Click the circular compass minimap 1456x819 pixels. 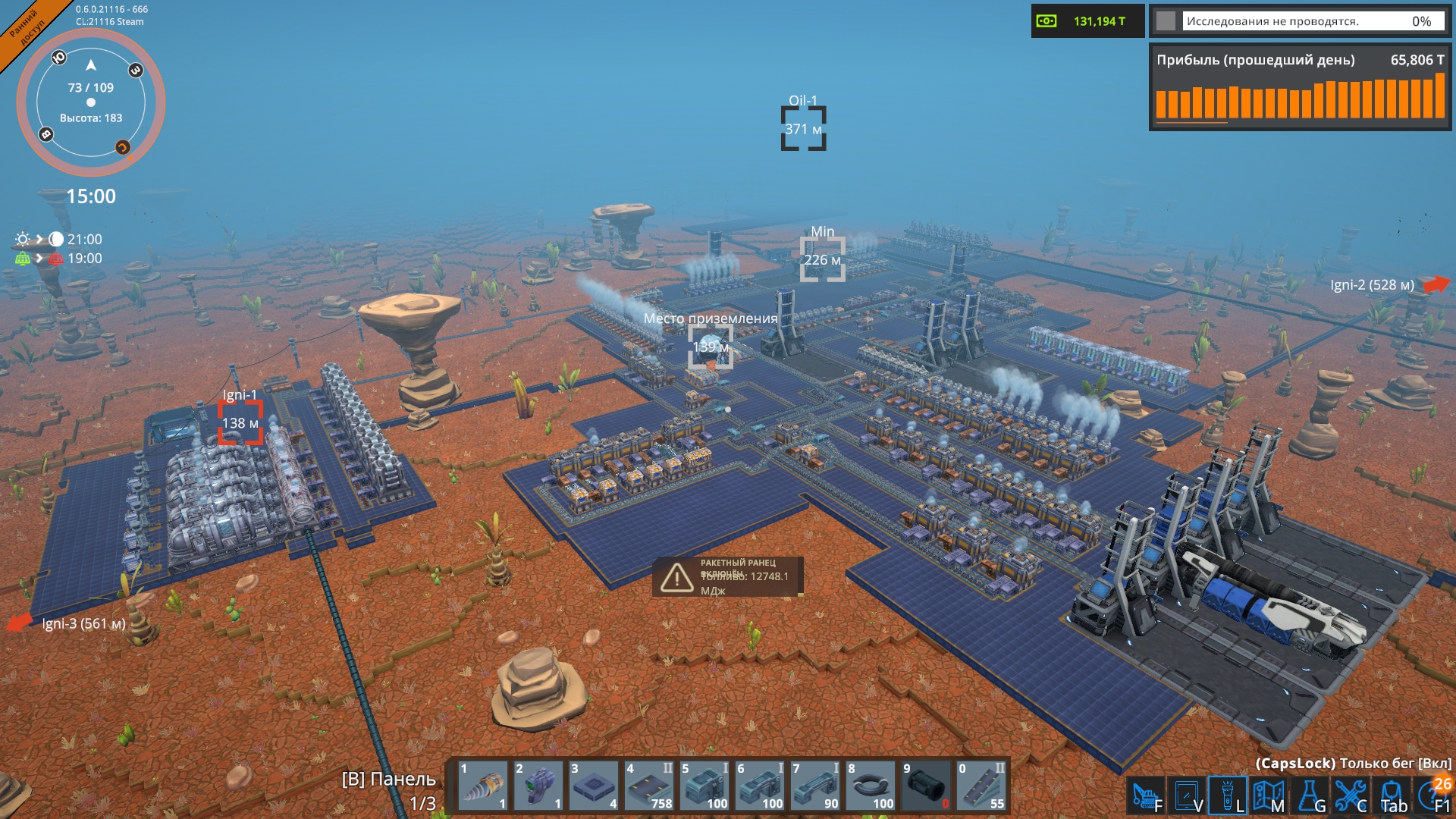click(x=91, y=102)
